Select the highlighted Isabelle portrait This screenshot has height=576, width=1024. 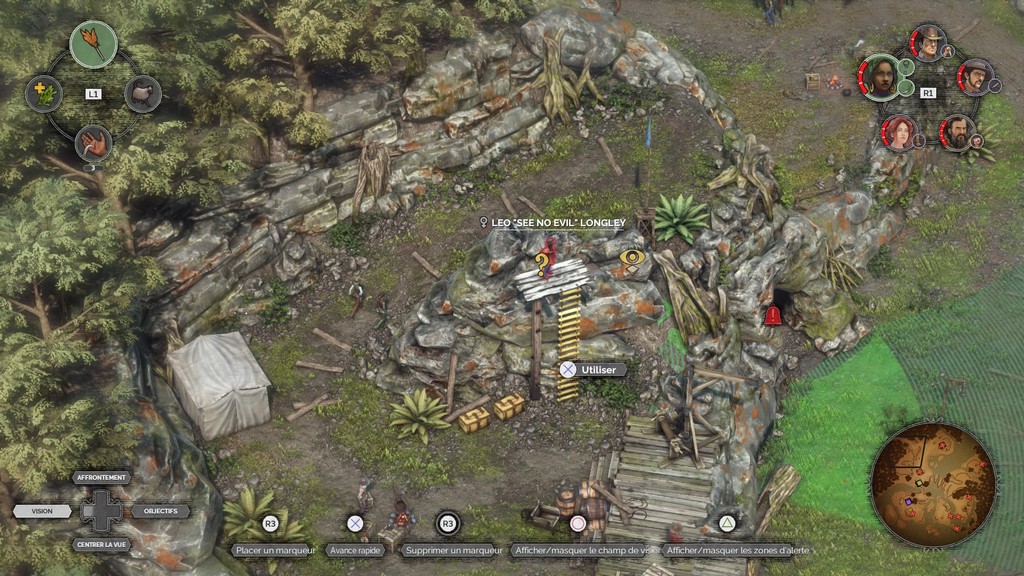880,77
